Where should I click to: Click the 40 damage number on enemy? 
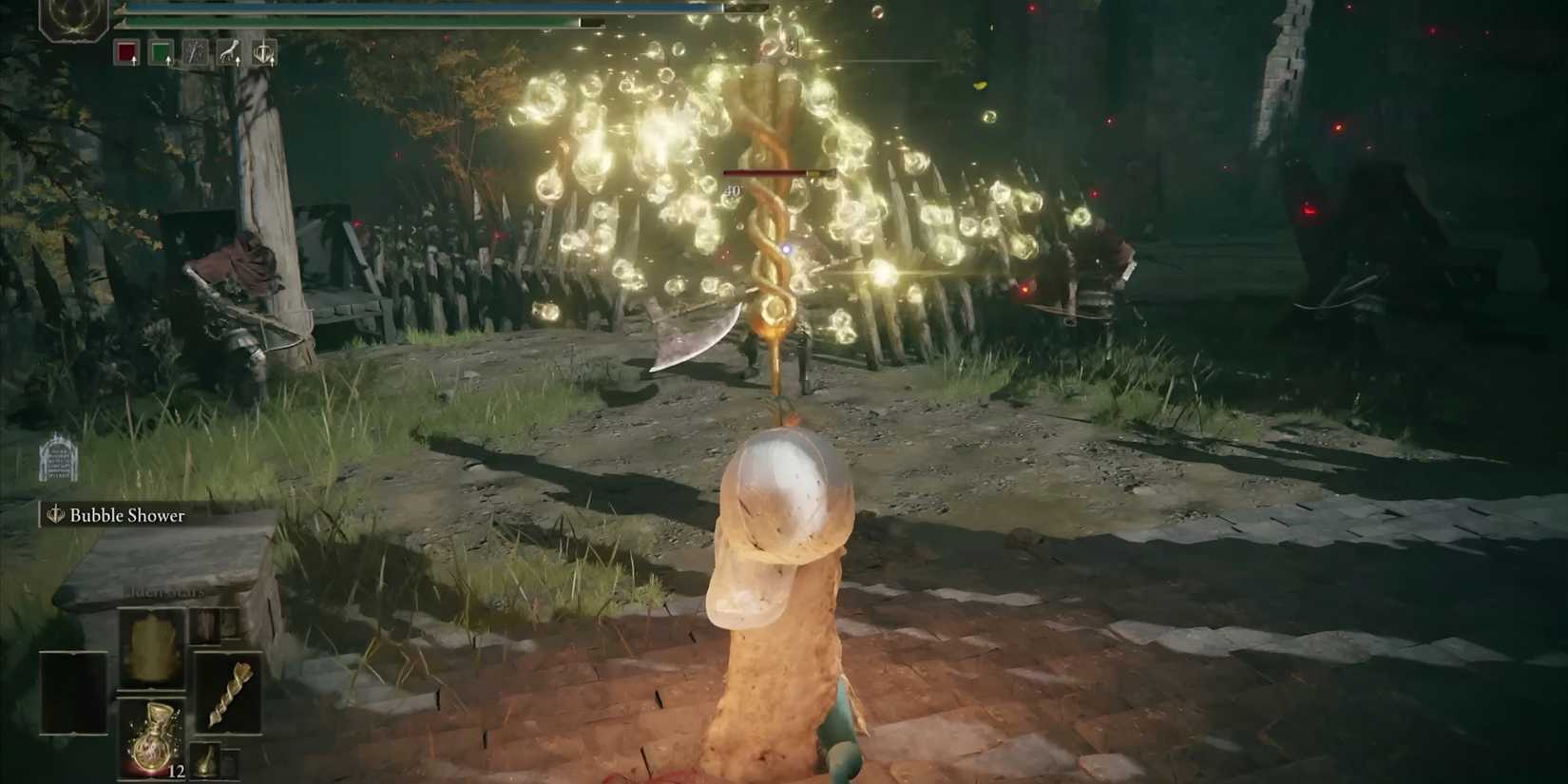coord(732,191)
